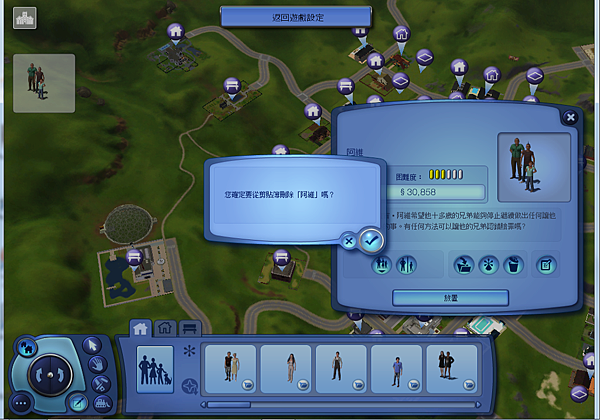Switch to the empty house tab
Viewport: 600px width, 420px height.
[165, 328]
